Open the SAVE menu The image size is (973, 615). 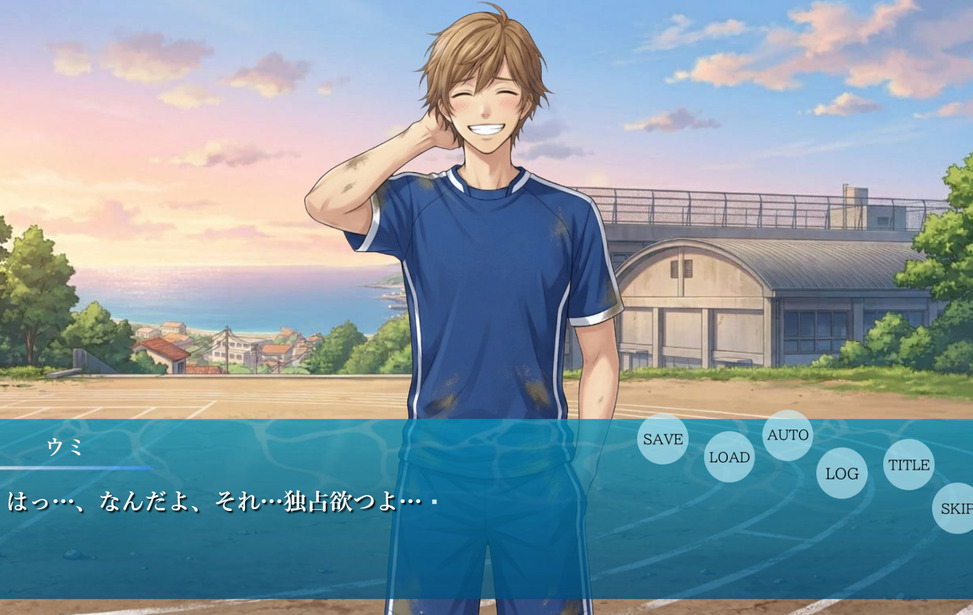[662, 439]
